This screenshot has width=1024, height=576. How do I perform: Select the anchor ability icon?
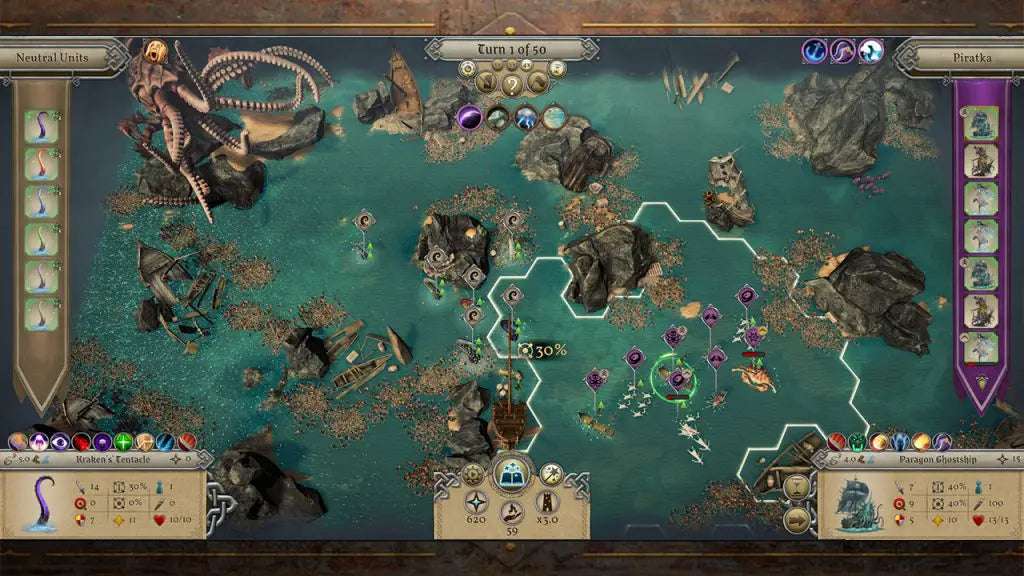[815, 51]
